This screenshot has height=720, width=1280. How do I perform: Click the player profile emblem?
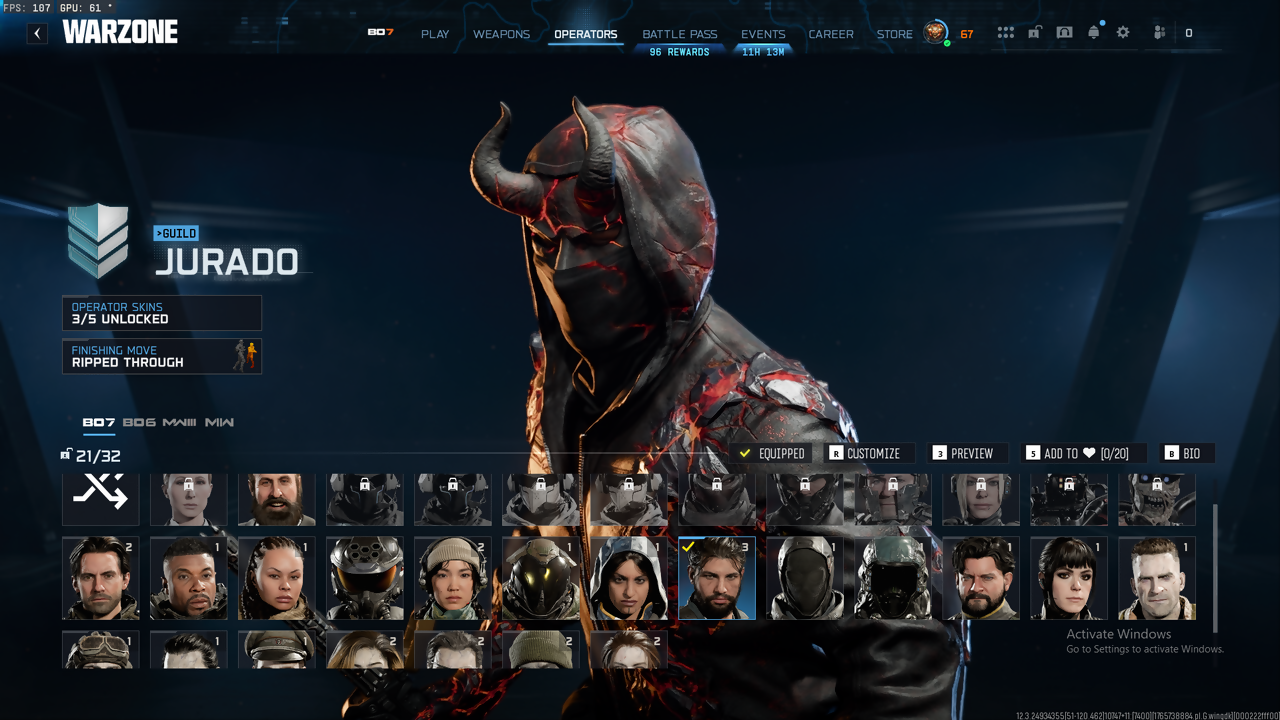pos(935,33)
